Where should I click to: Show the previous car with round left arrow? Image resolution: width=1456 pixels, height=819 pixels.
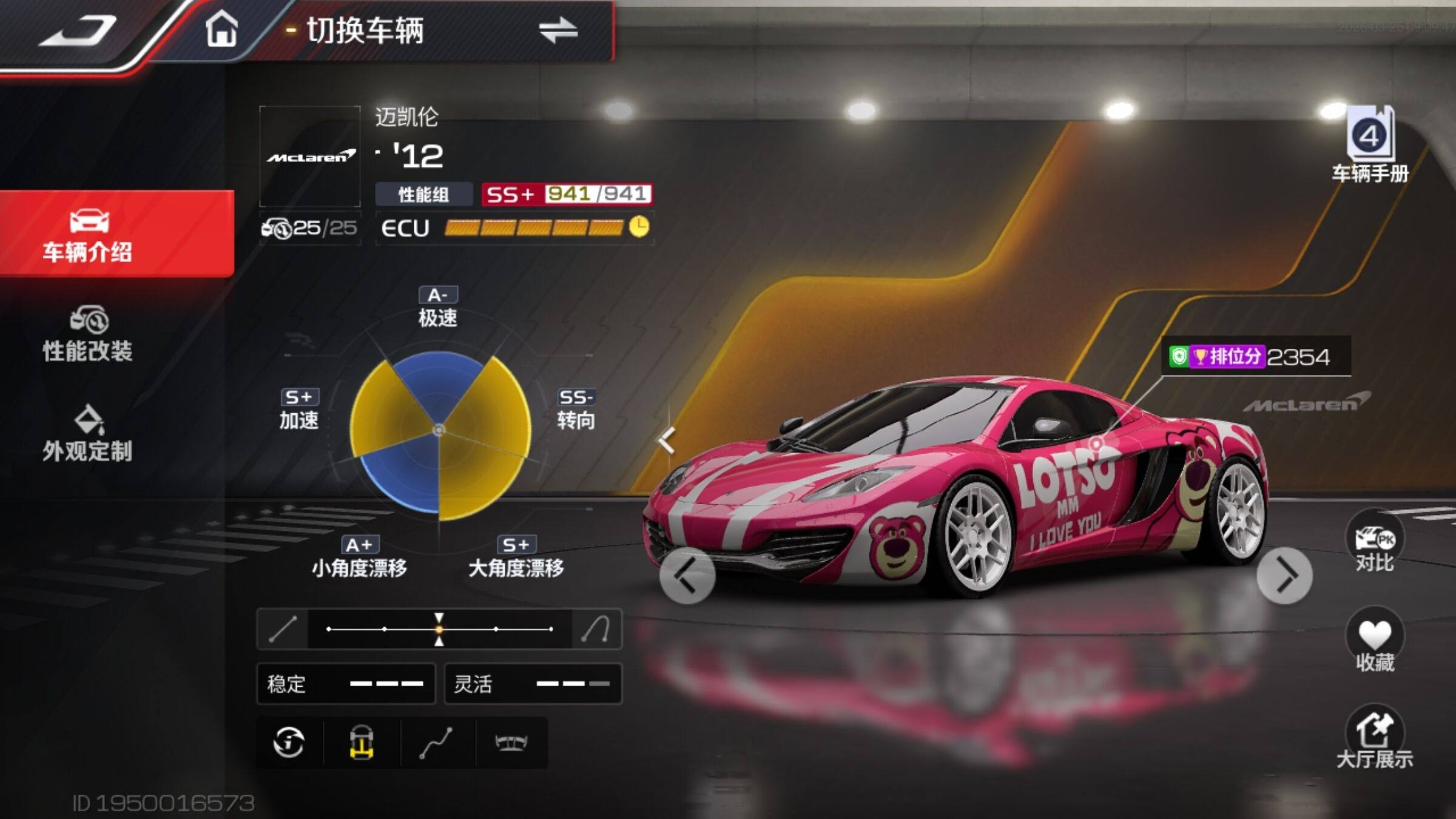tap(687, 576)
